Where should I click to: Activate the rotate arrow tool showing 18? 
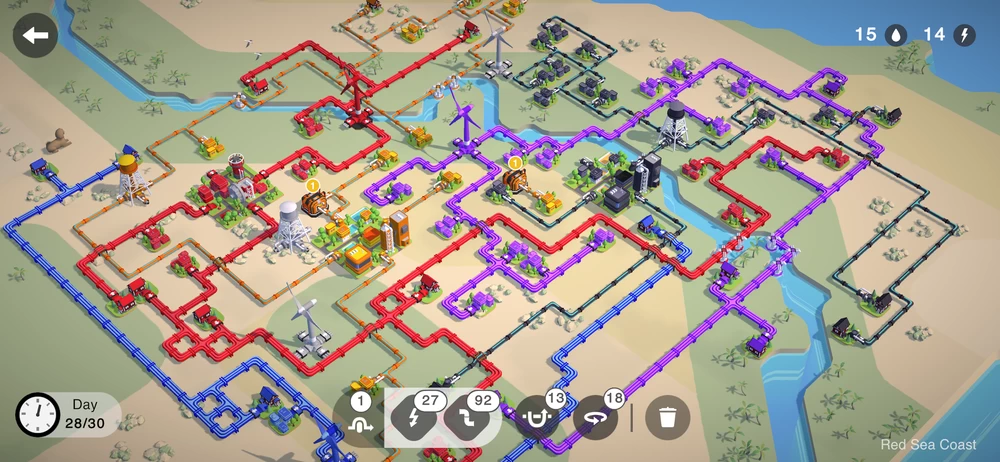point(597,418)
